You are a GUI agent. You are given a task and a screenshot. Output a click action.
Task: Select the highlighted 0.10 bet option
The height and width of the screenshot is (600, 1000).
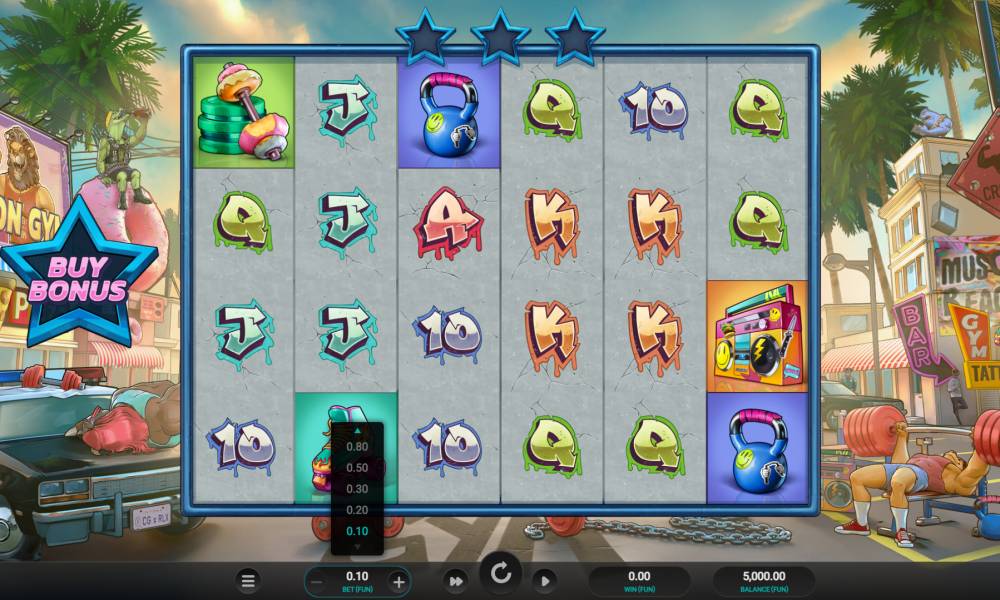pos(357,531)
